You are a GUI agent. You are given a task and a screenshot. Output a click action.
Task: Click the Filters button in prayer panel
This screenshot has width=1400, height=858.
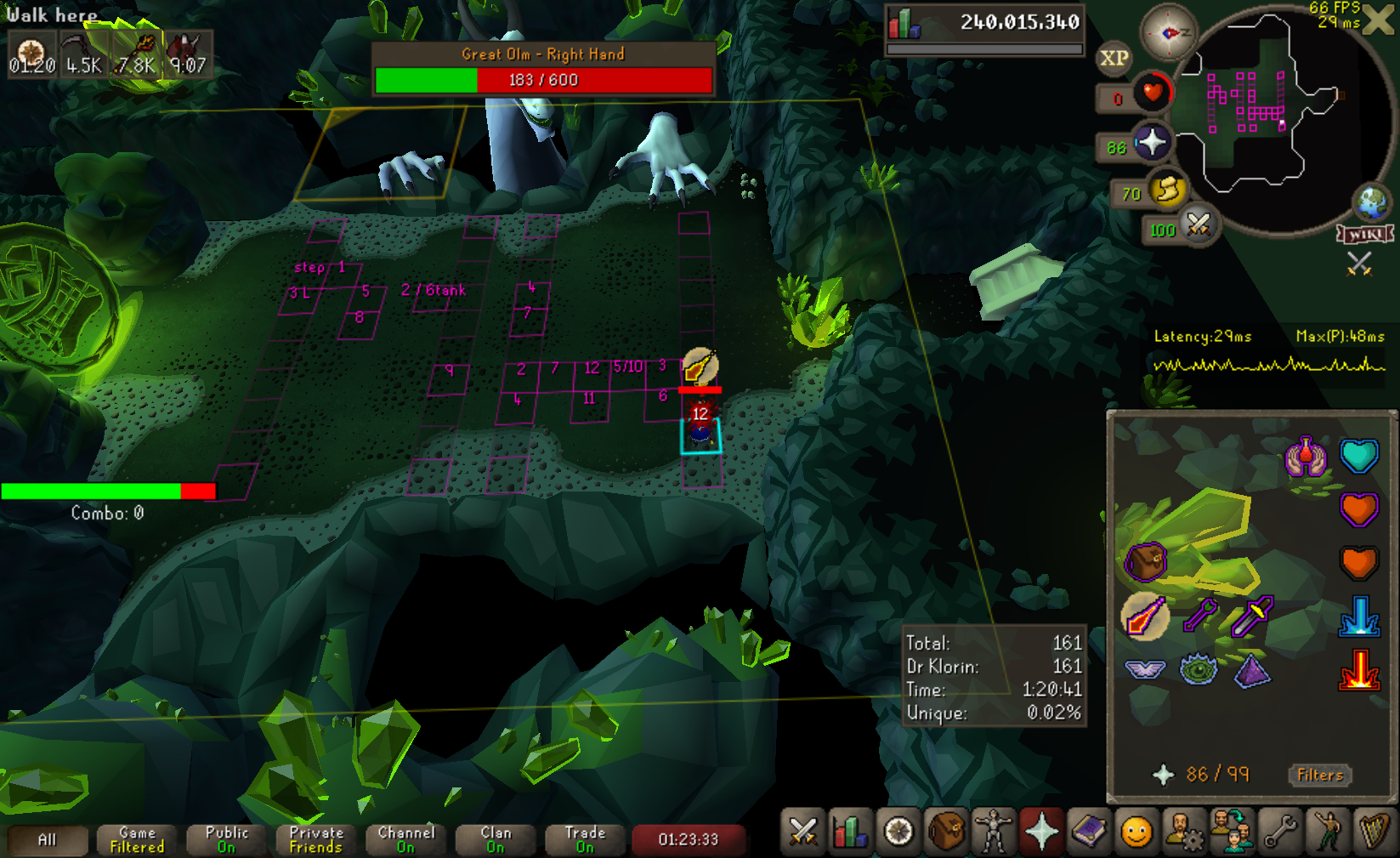[x=1319, y=775]
